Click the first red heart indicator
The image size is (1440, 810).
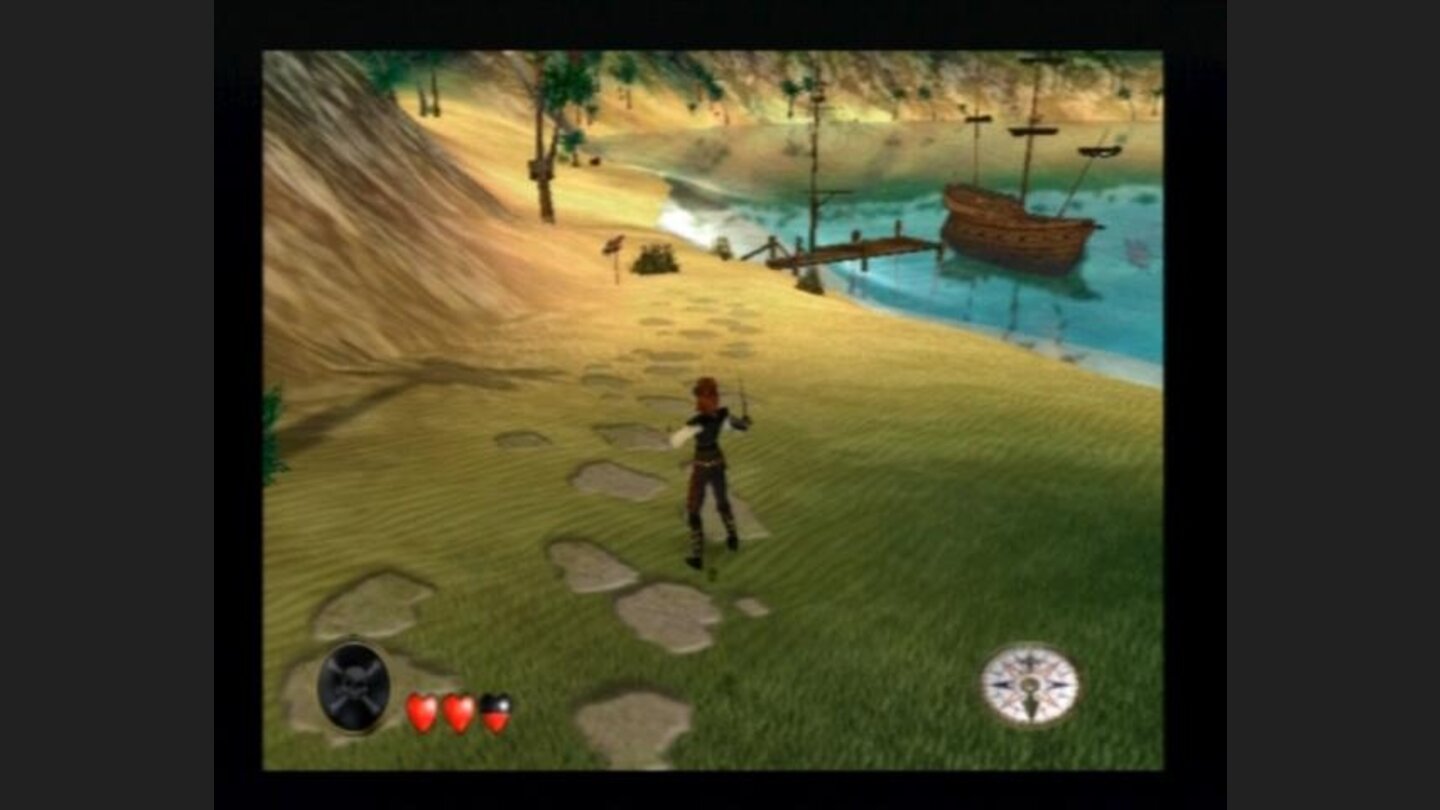(x=420, y=713)
